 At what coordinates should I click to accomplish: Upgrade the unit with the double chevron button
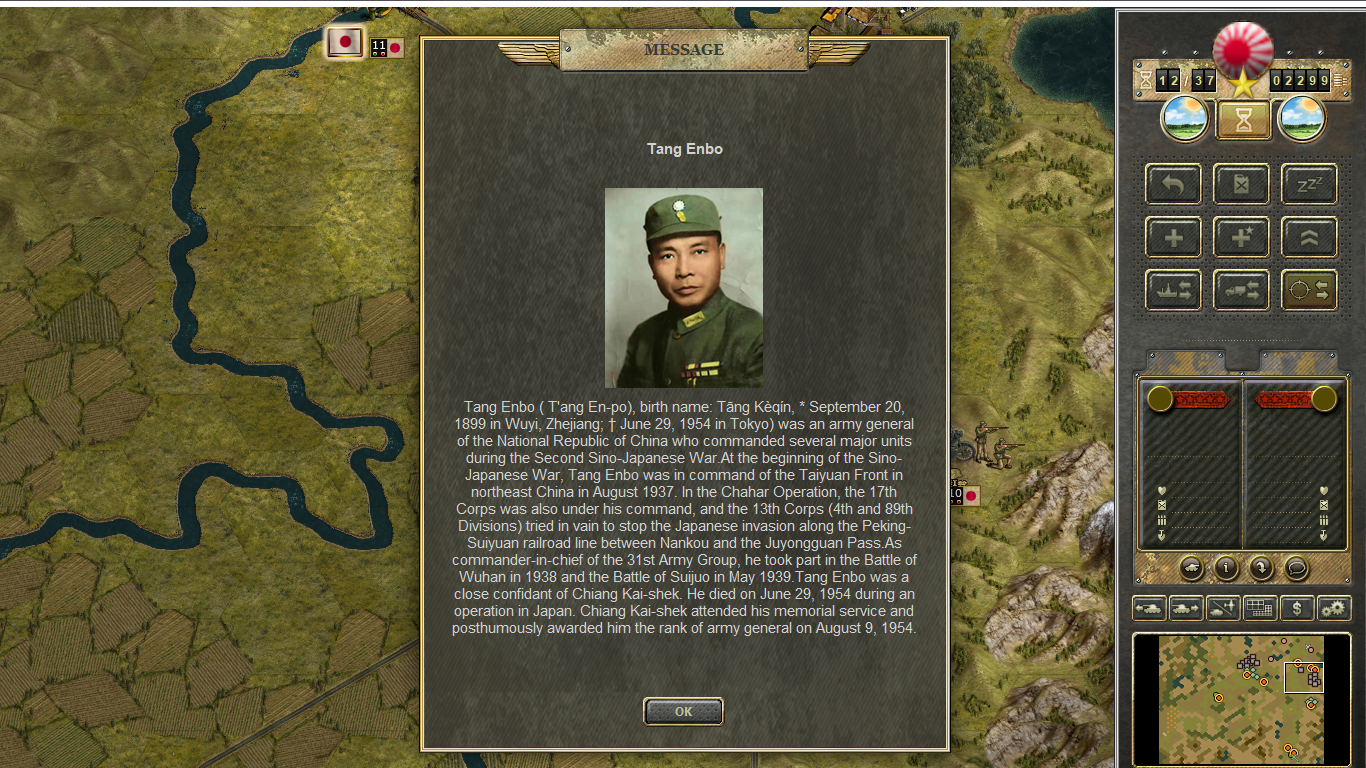point(1309,238)
